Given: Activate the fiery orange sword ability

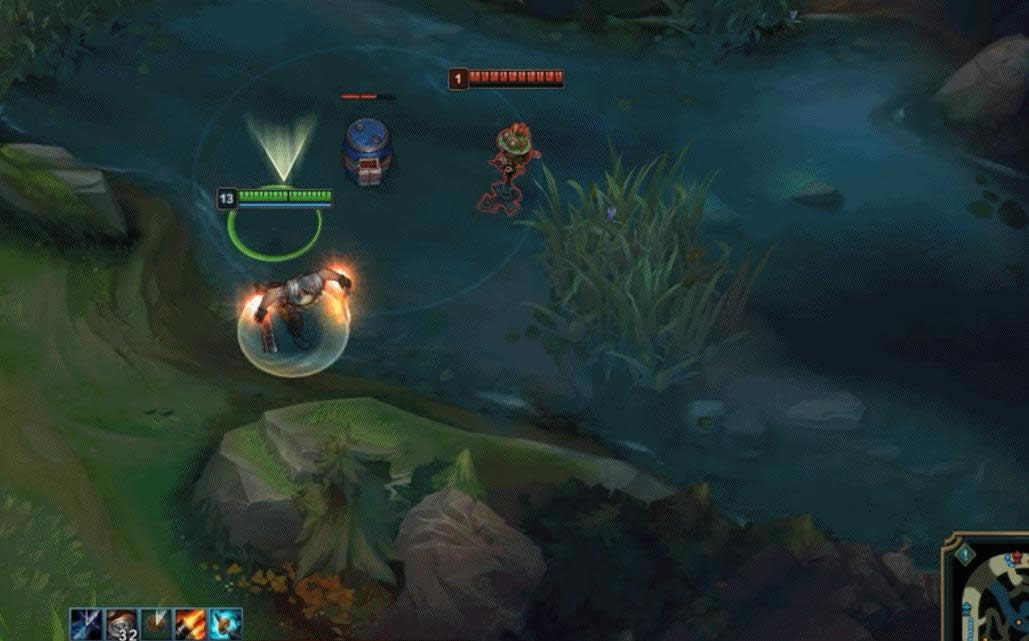Looking at the screenshot, I should tap(190, 623).
